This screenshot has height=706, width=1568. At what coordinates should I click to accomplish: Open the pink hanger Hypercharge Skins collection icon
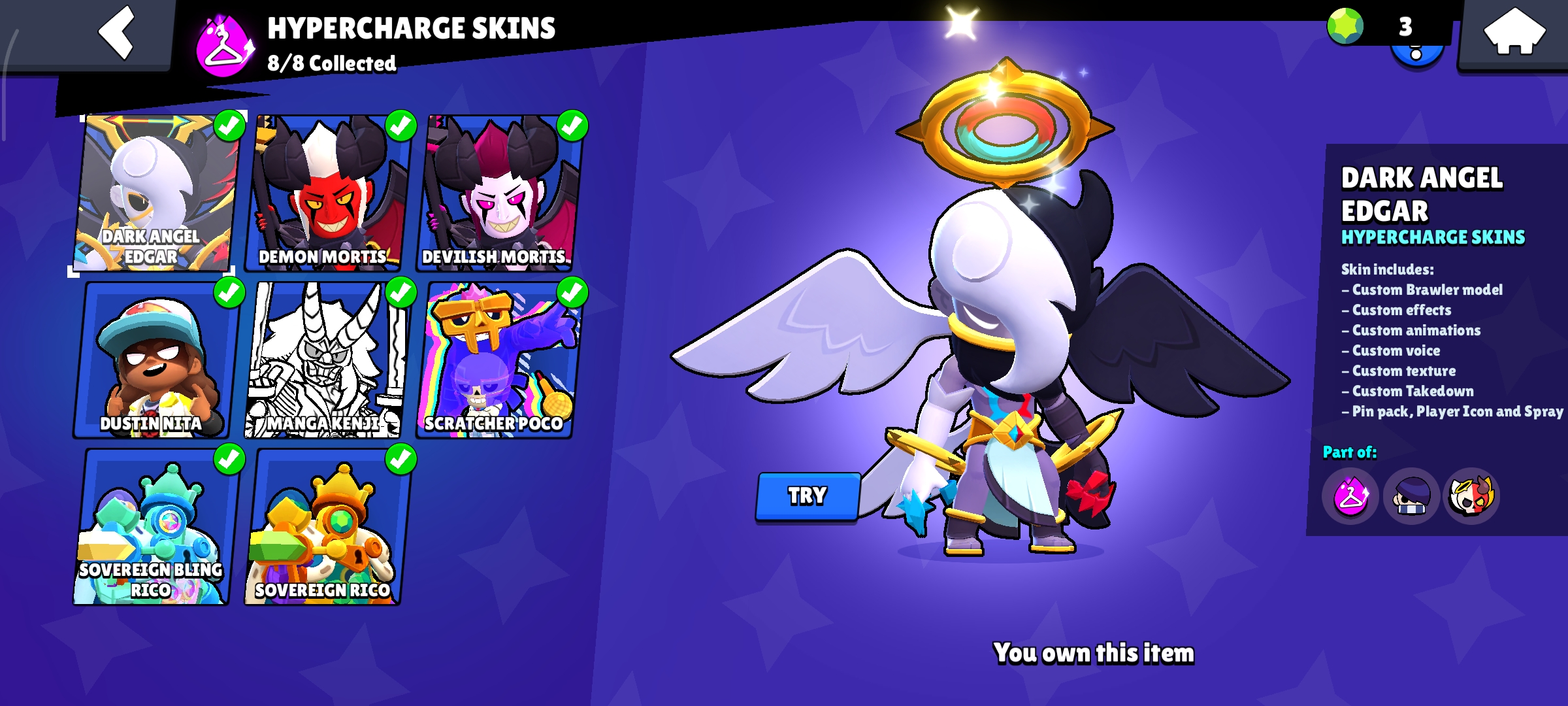click(1350, 496)
